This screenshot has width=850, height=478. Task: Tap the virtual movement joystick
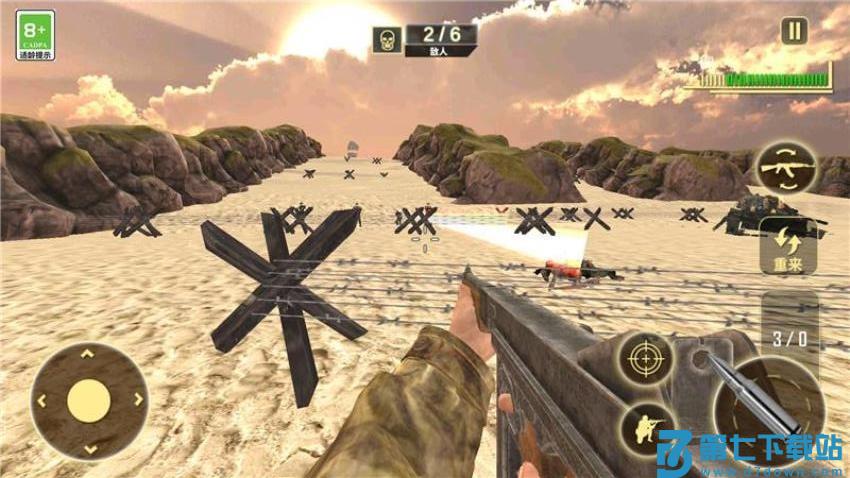tap(88, 401)
